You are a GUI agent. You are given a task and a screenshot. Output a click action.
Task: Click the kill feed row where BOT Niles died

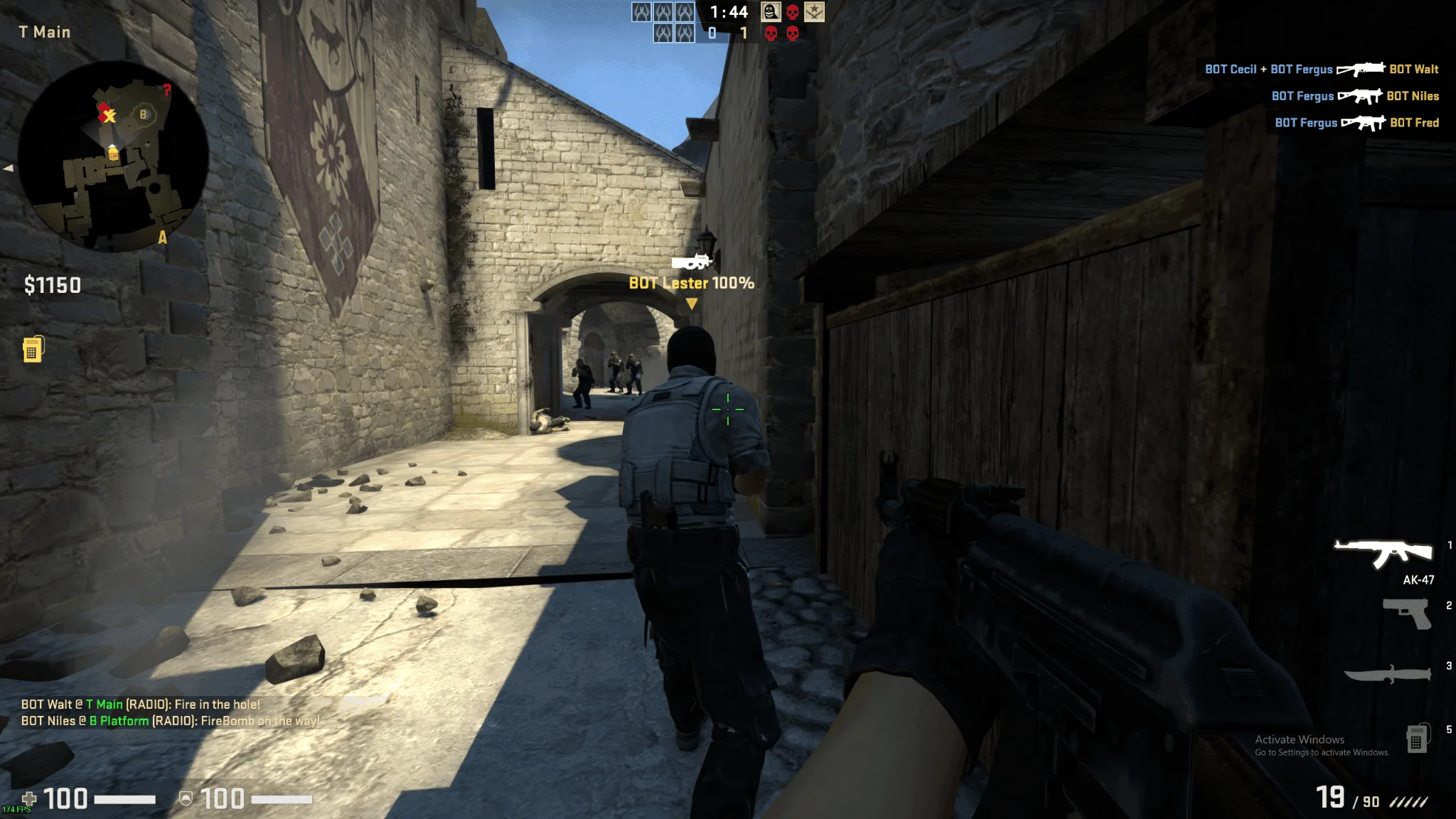pyautogui.click(x=1355, y=96)
